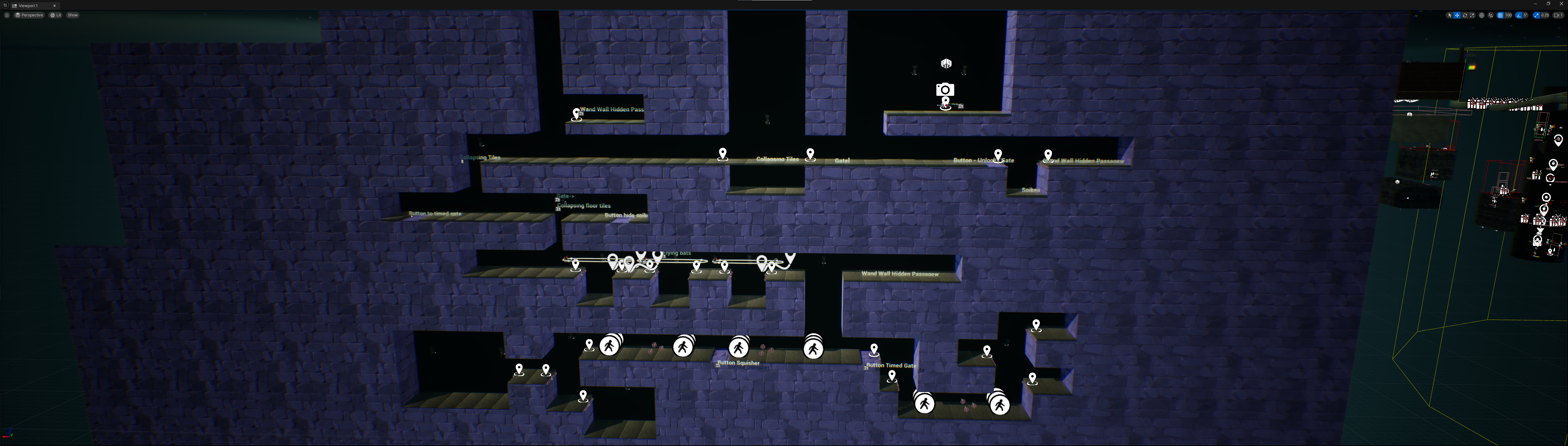Toggle rotation angle snapping
The image size is (1568, 446).
point(1519,15)
